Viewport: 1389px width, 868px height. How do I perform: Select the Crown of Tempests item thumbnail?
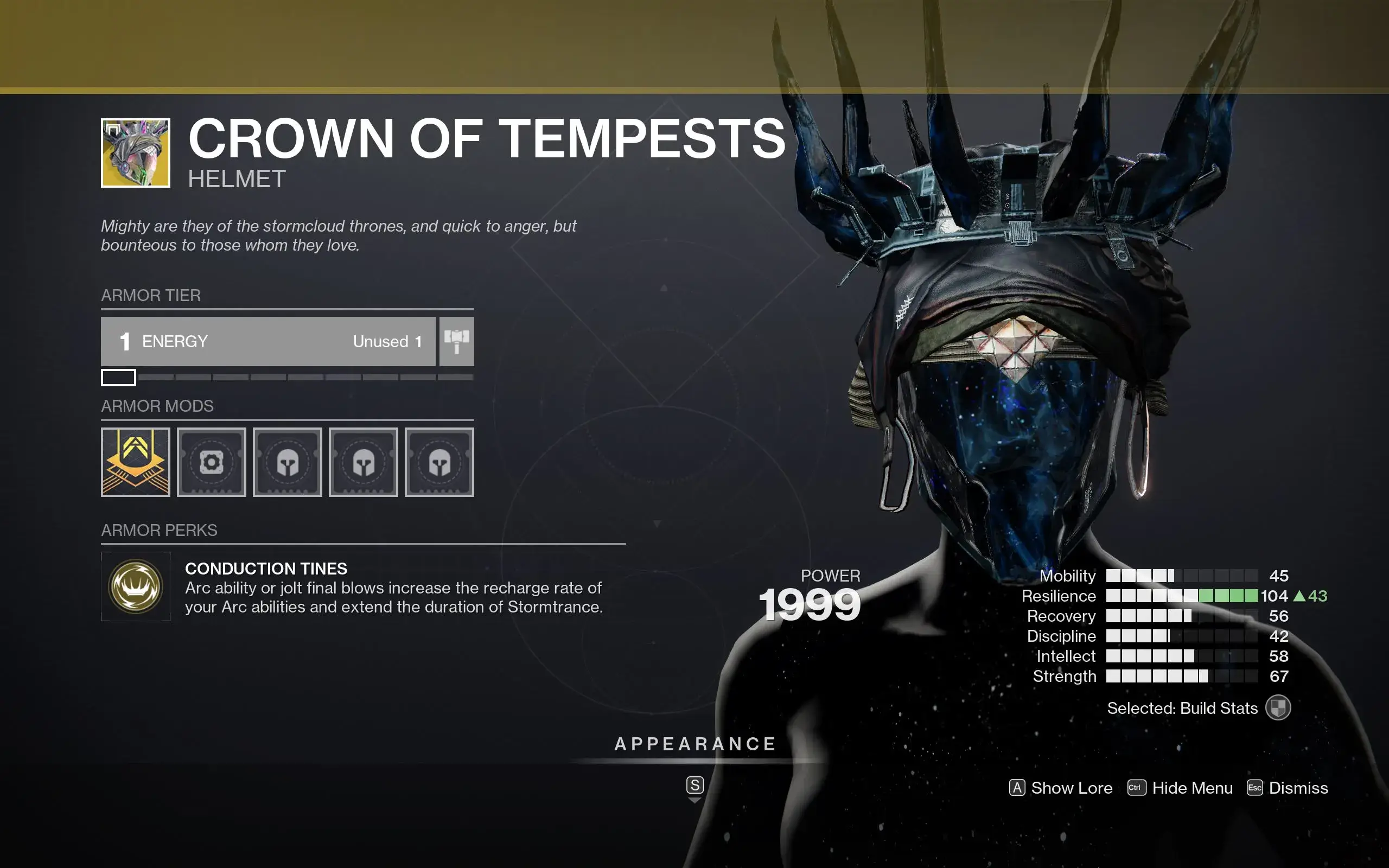[136, 155]
